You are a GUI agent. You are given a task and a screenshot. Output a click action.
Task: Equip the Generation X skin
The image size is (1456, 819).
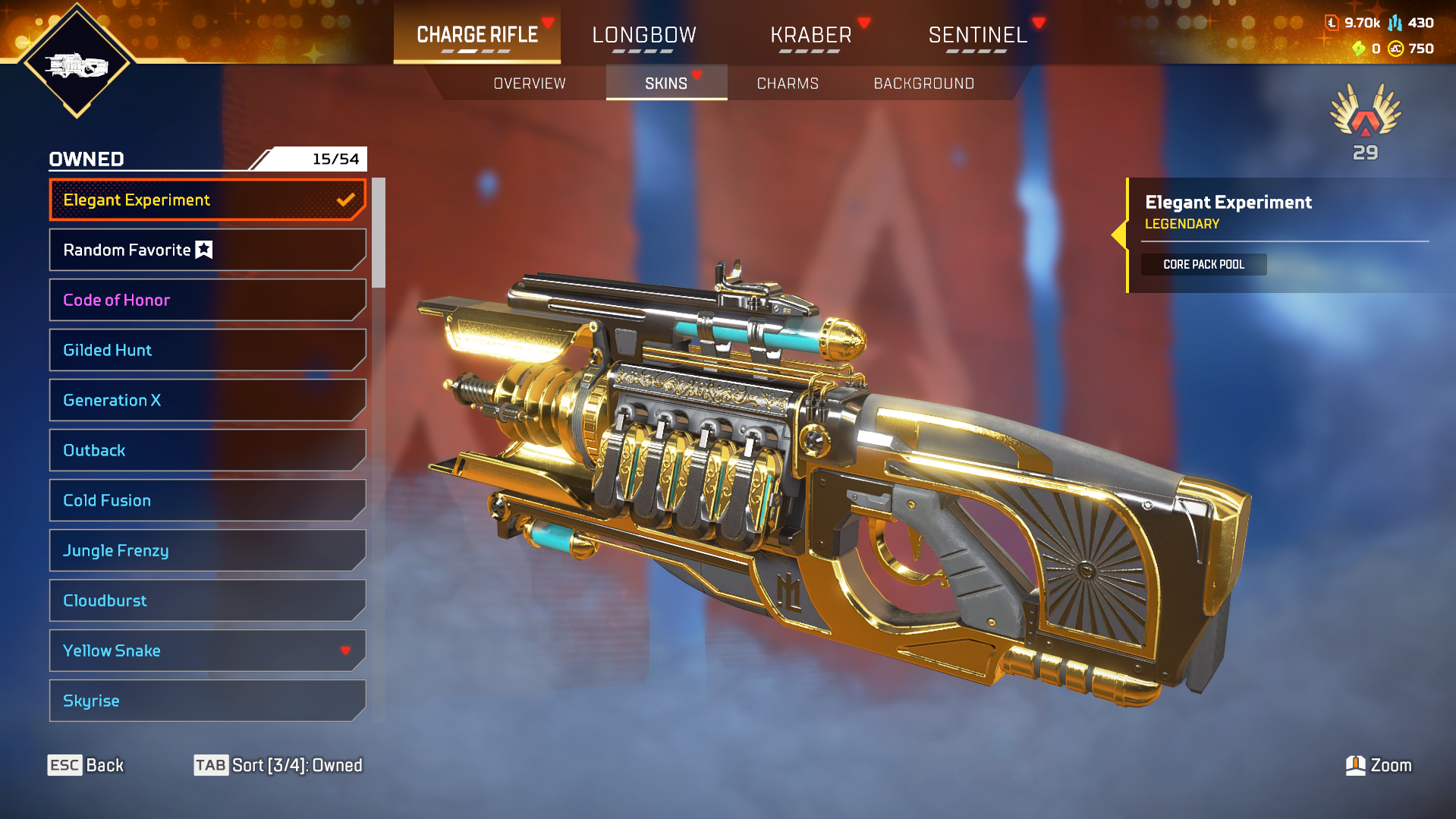point(206,401)
